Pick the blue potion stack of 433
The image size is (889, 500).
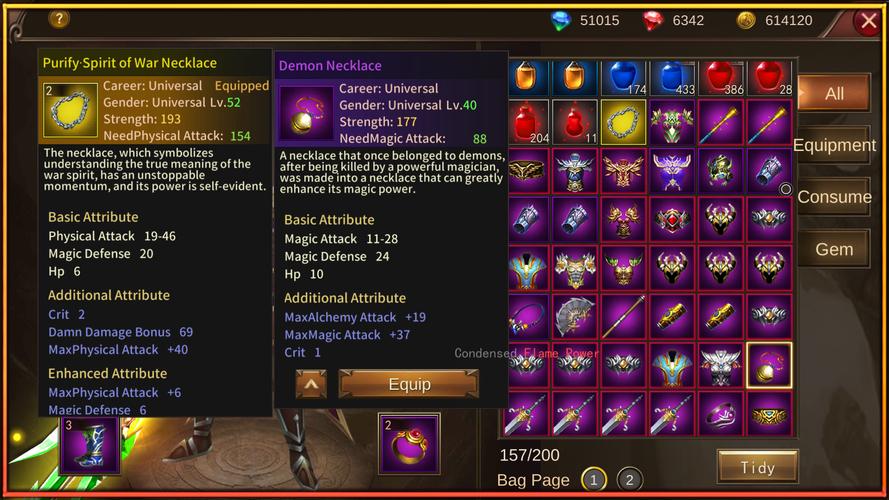[672, 78]
